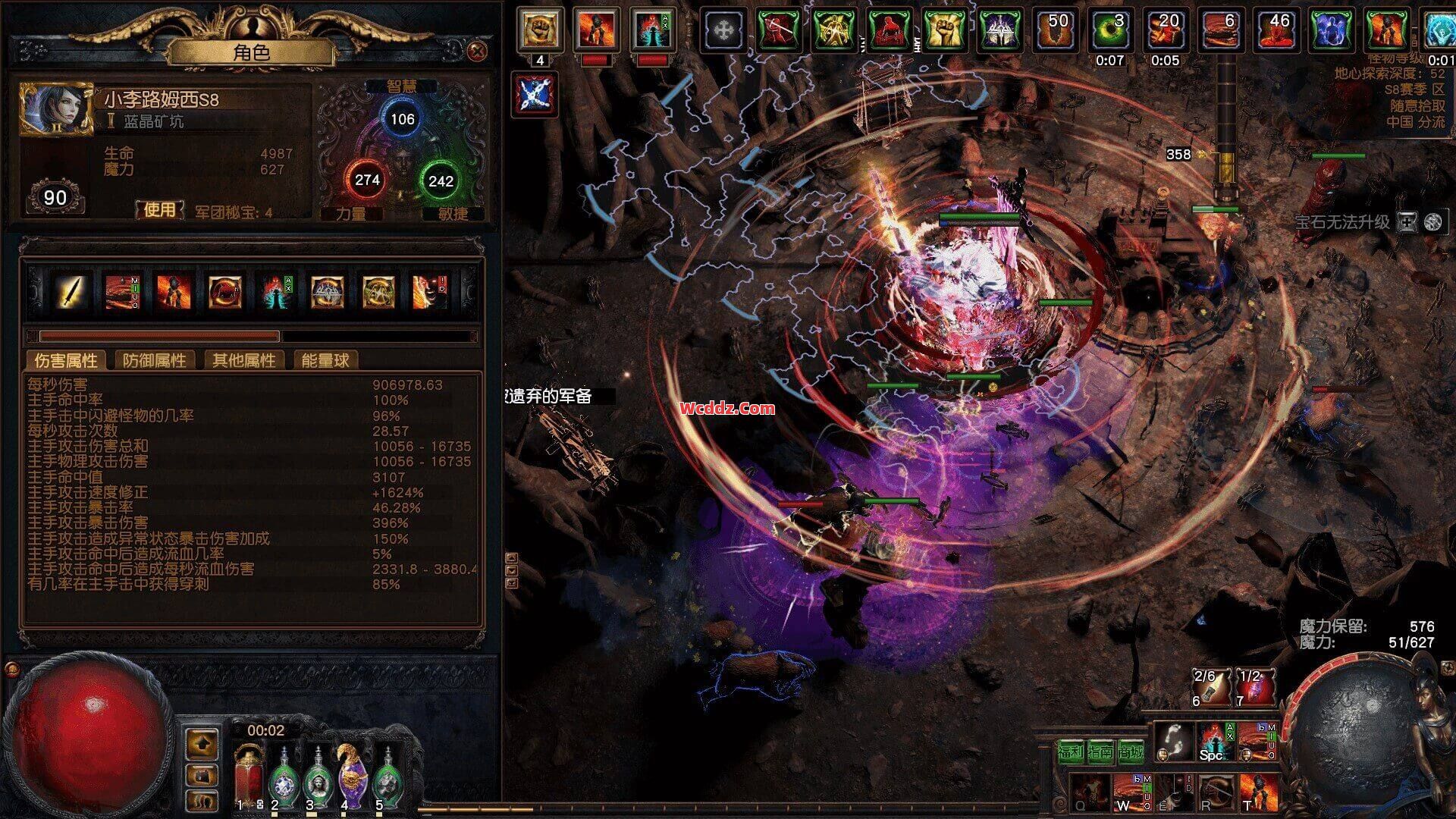Select the dynamite item slot numbered 6
This screenshot has width=1456, height=819.
tap(1210, 687)
